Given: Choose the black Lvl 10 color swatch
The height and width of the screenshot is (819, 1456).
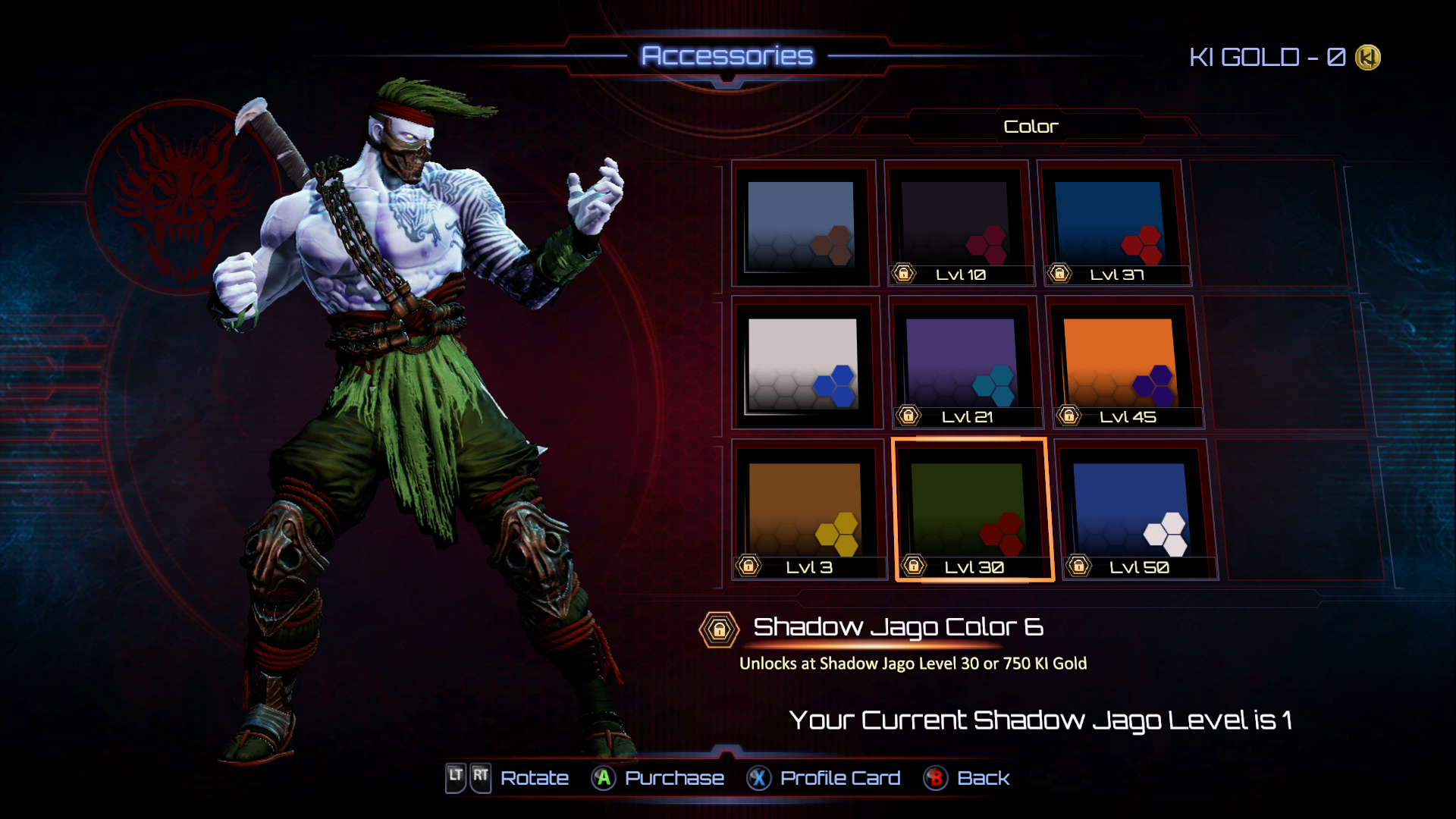Looking at the screenshot, I should [956, 224].
